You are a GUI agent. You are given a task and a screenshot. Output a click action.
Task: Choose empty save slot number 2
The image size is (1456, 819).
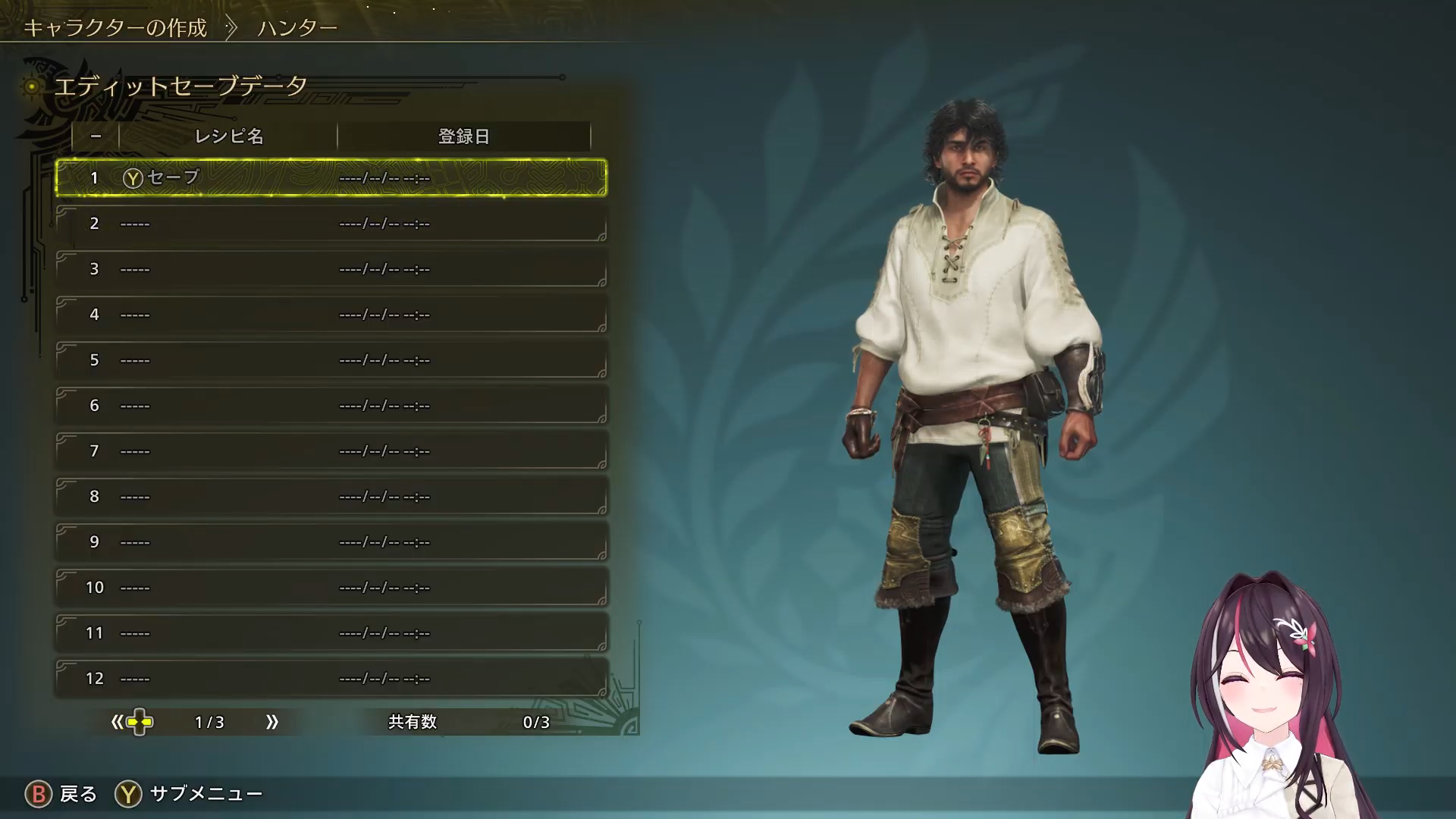pyautogui.click(x=331, y=223)
